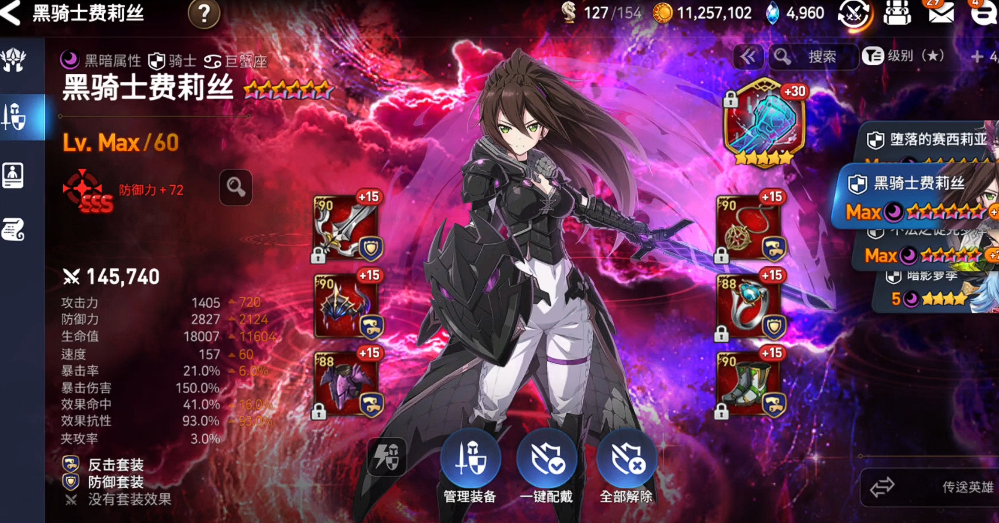Open the 级别 sort filter

[x=905, y=57]
